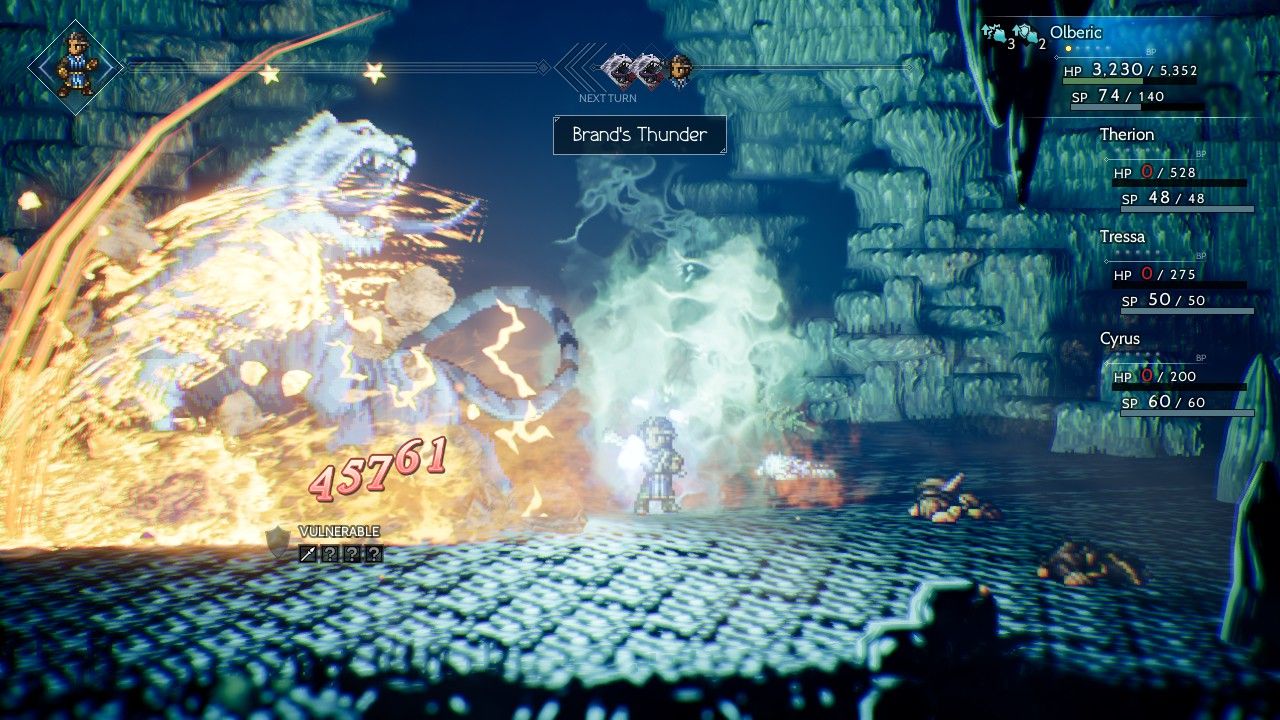Viewport: 1280px width, 720px height.
Task: Inspect the revealed sword weakness icon
Action: pos(309,552)
